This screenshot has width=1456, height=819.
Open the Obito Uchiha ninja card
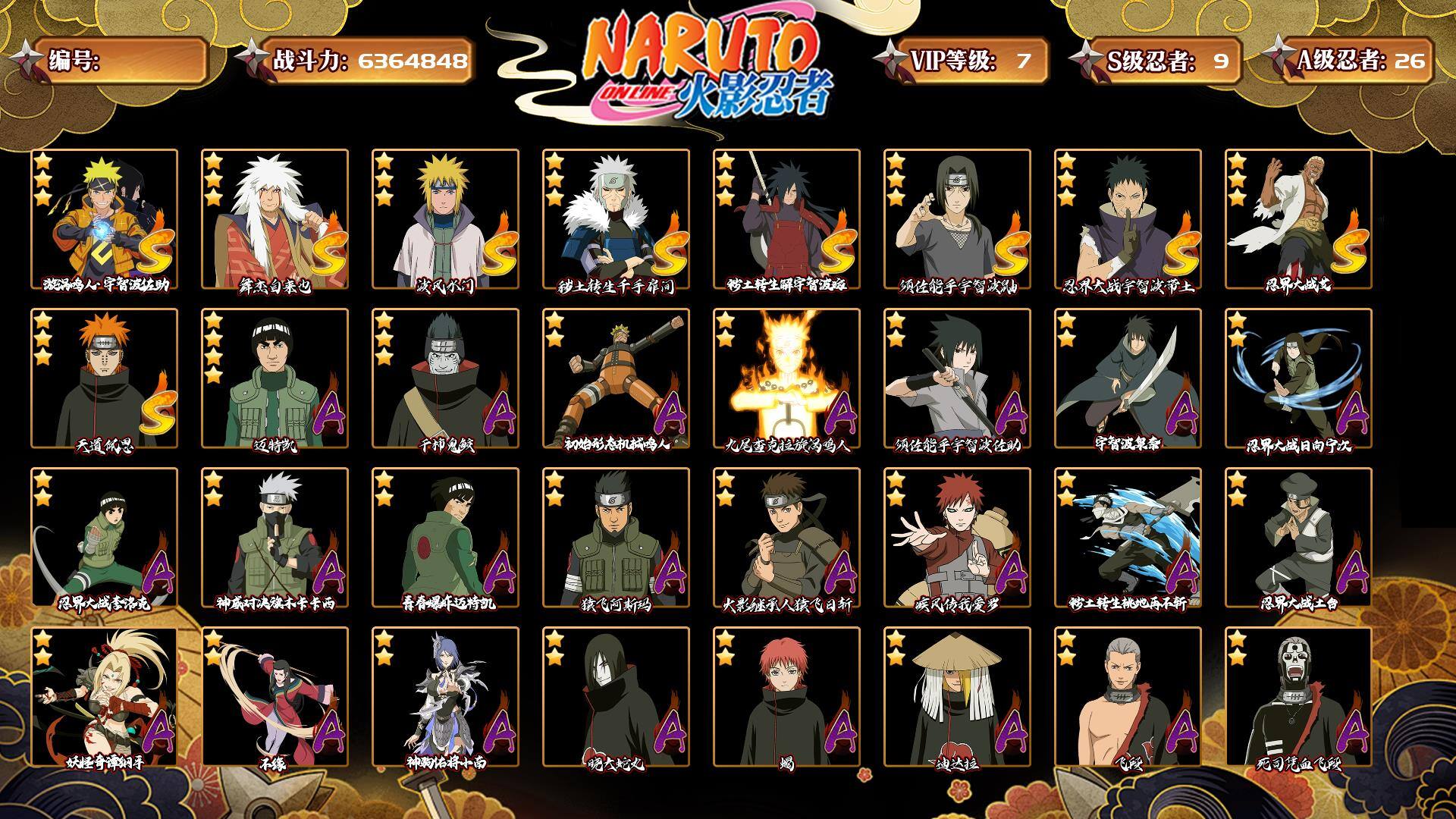point(1128,219)
